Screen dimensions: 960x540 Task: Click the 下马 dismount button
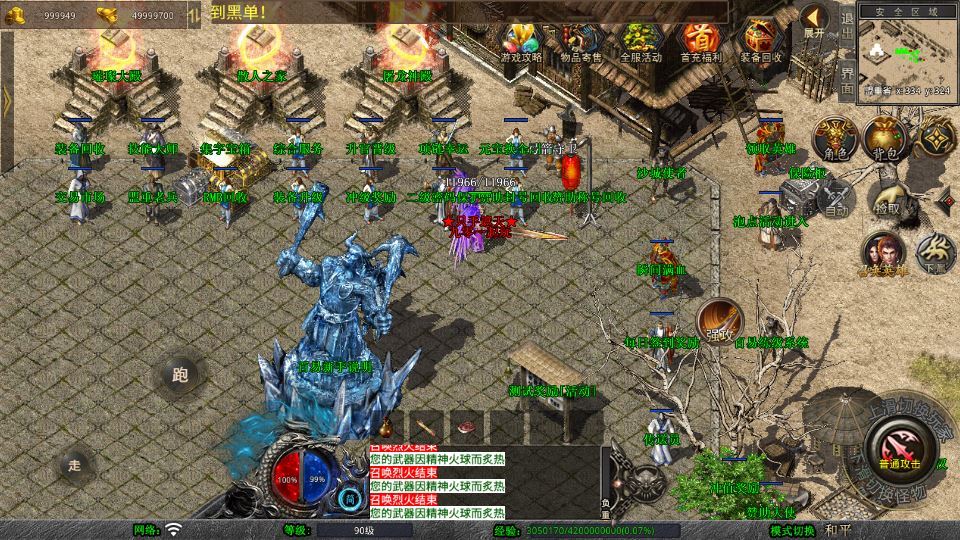coord(935,253)
